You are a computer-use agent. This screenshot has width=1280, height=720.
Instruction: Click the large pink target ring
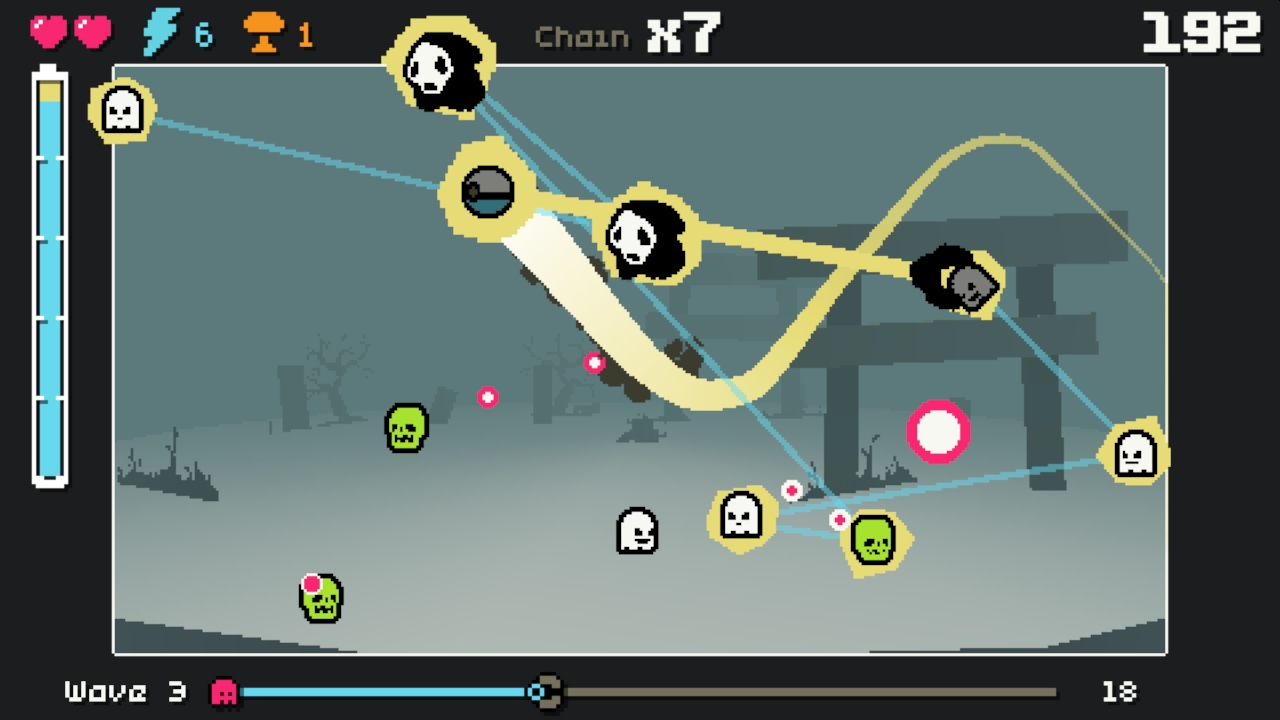tap(938, 431)
